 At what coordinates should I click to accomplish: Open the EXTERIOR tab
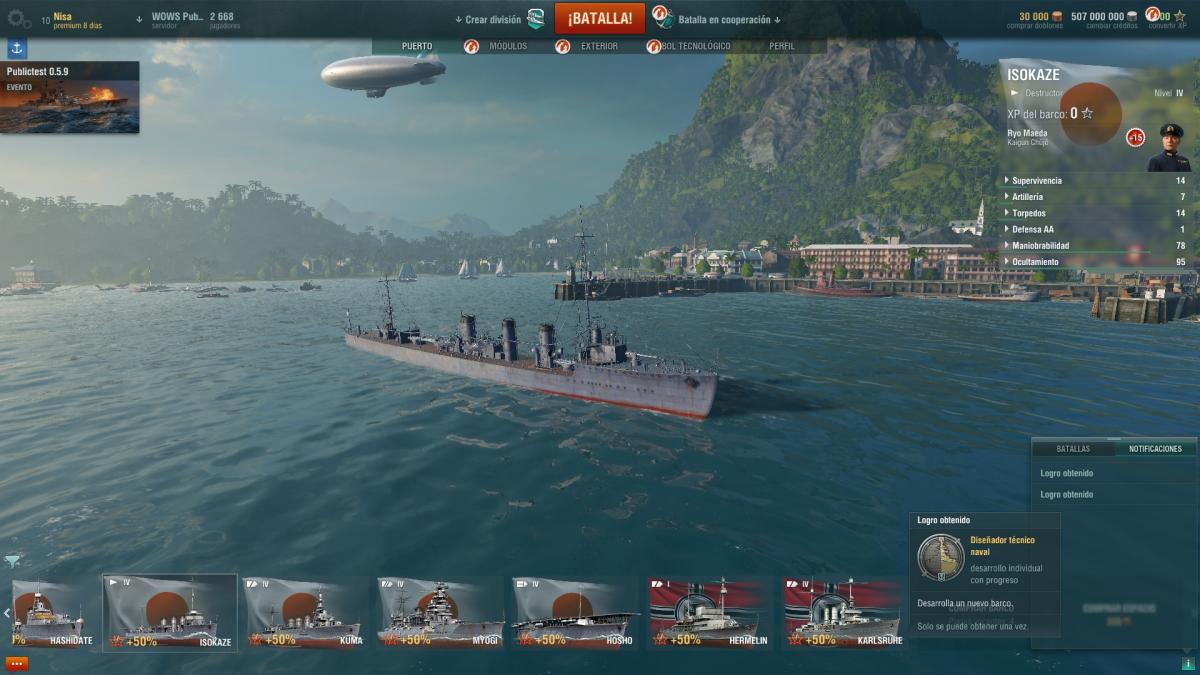pos(599,46)
